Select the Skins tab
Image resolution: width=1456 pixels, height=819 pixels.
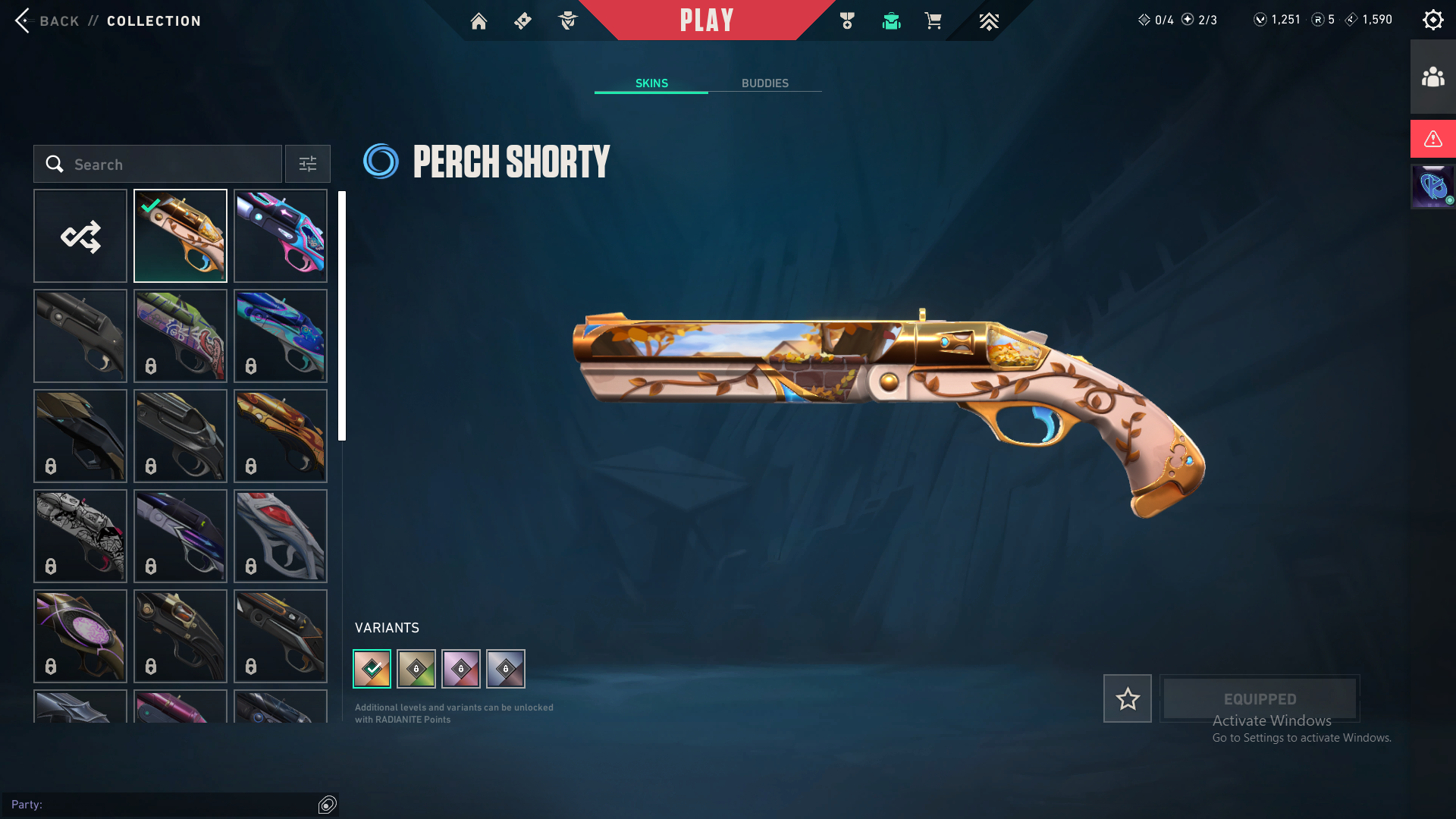tap(651, 83)
